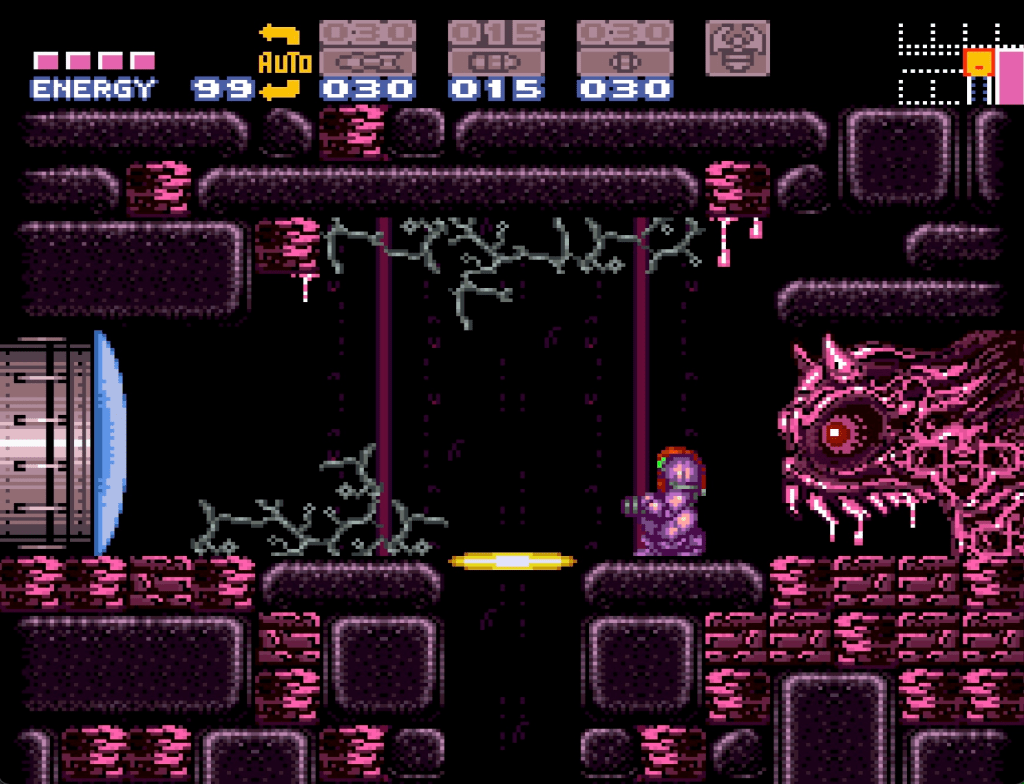The height and width of the screenshot is (784, 1024).
Task: Select the power bomb icon
Action: point(625,47)
